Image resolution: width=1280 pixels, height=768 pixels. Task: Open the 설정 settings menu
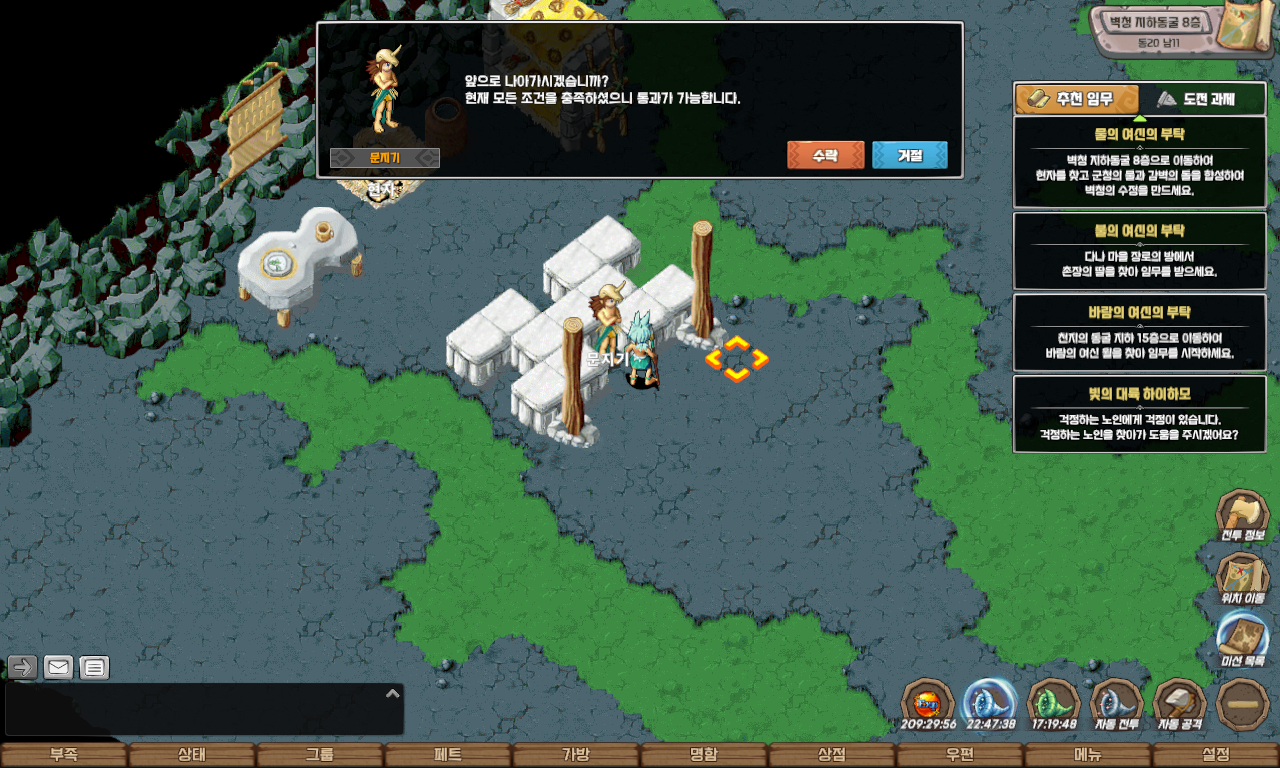pos(1216,755)
